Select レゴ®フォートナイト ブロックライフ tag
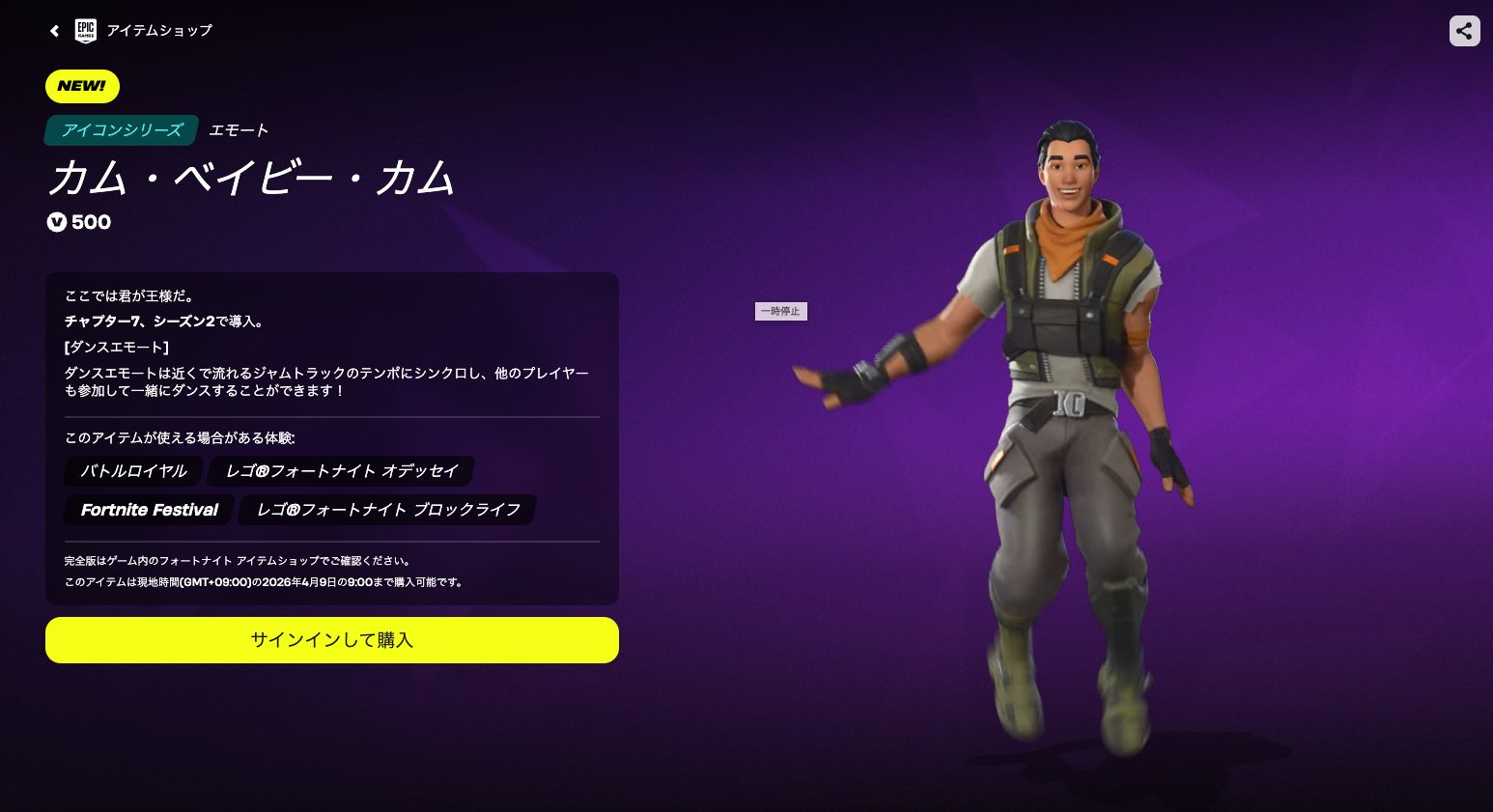1493x812 pixels. click(386, 510)
